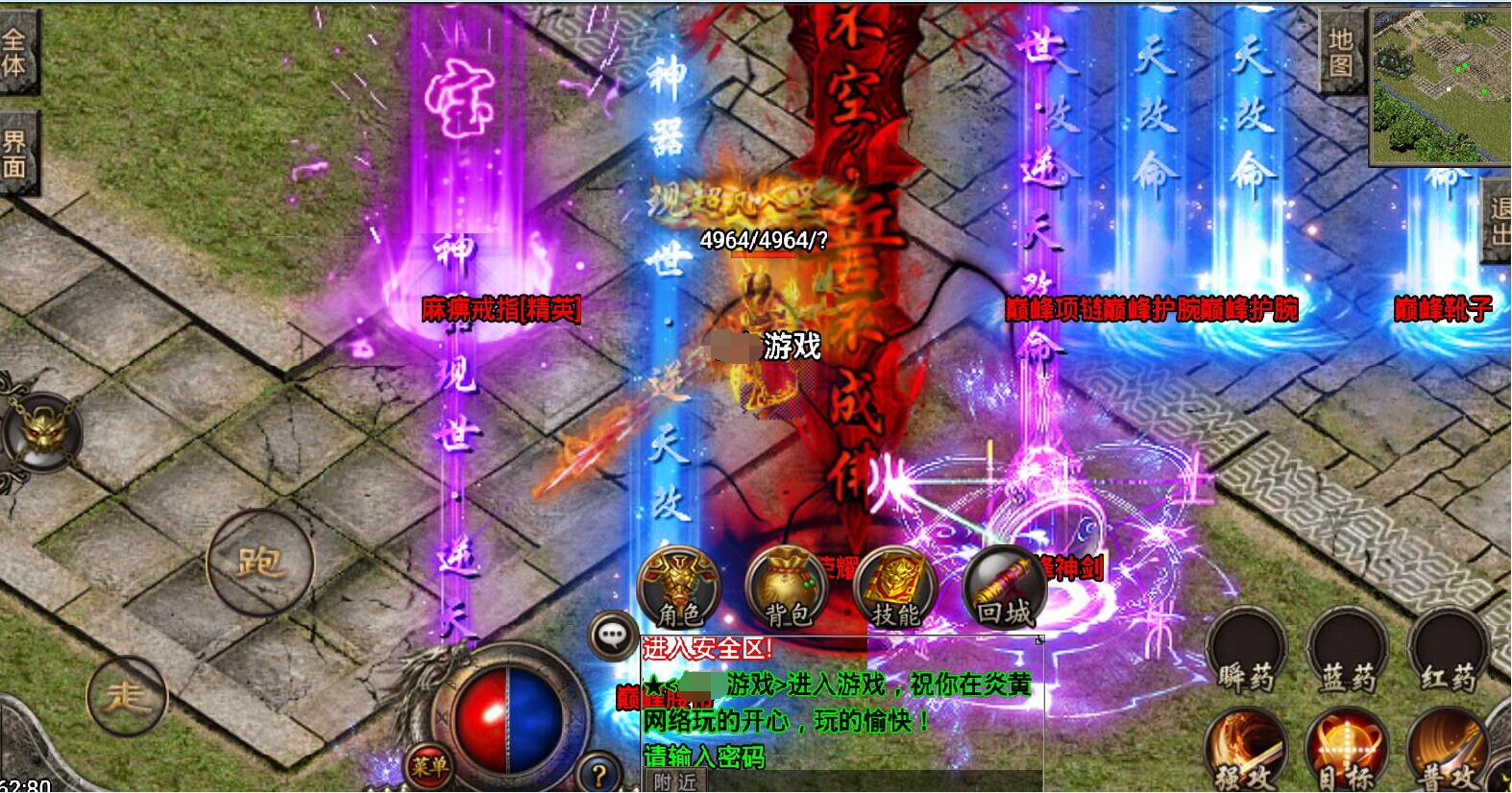The height and width of the screenshot is (793, 1512).
Task: Use the 回城 return-to-town icon
Action: 1002,588
